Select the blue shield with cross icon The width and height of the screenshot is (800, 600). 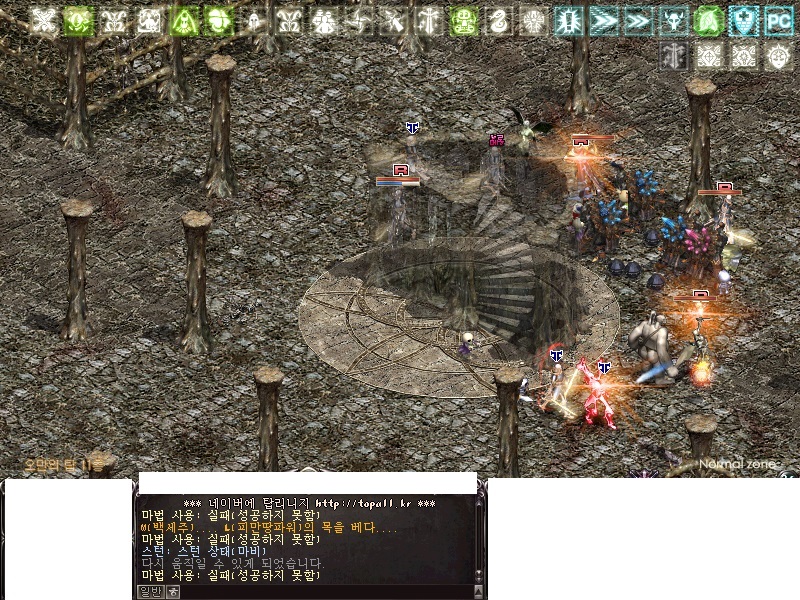[744, 21]
